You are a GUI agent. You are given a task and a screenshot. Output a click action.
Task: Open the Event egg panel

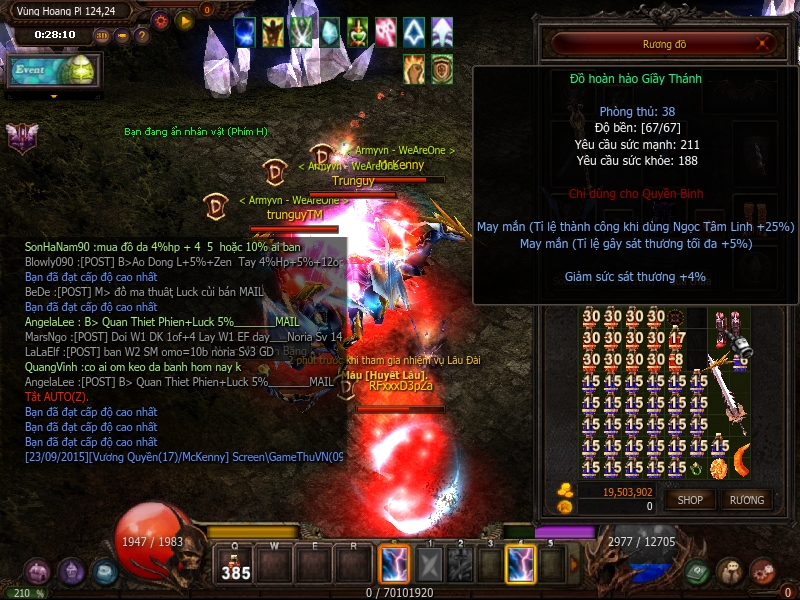(x=53, y=73)
